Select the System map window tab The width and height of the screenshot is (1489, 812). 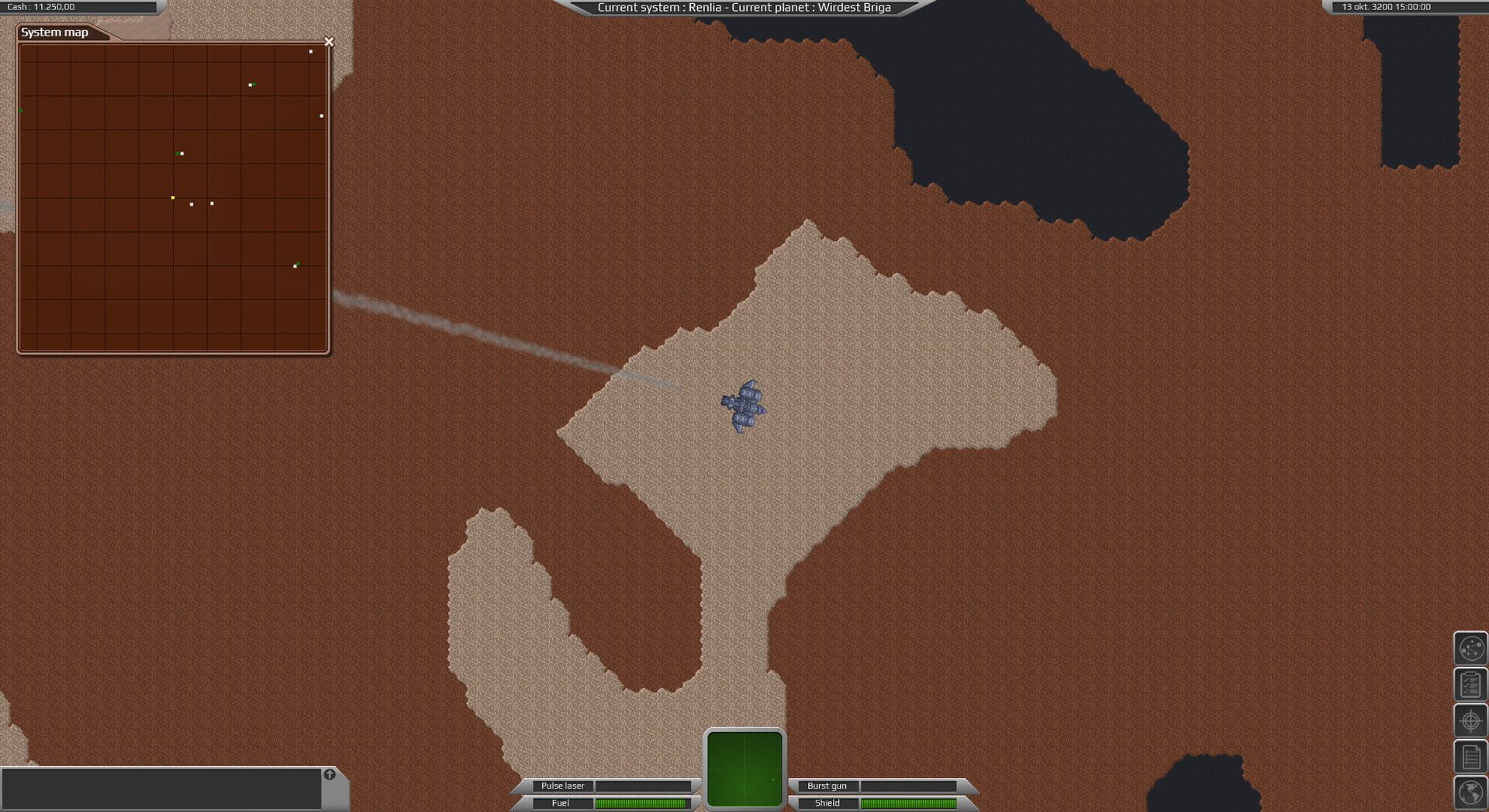tap(56, 33)
